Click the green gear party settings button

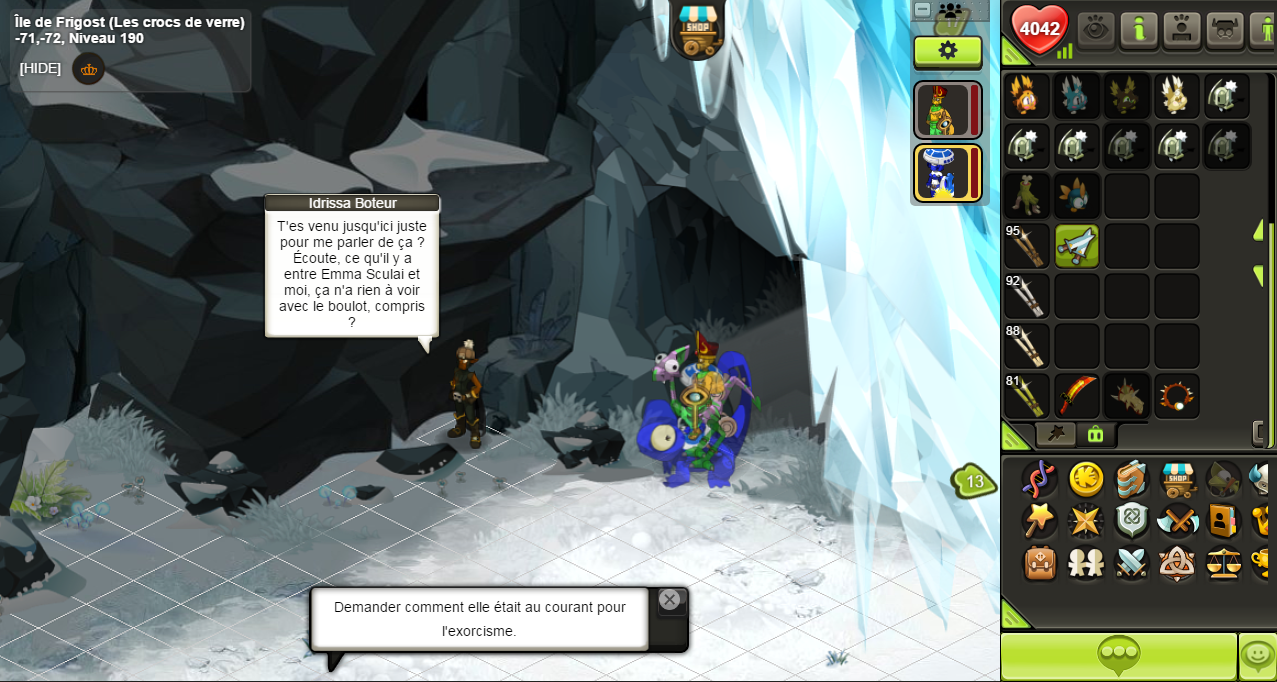(947, 51)
